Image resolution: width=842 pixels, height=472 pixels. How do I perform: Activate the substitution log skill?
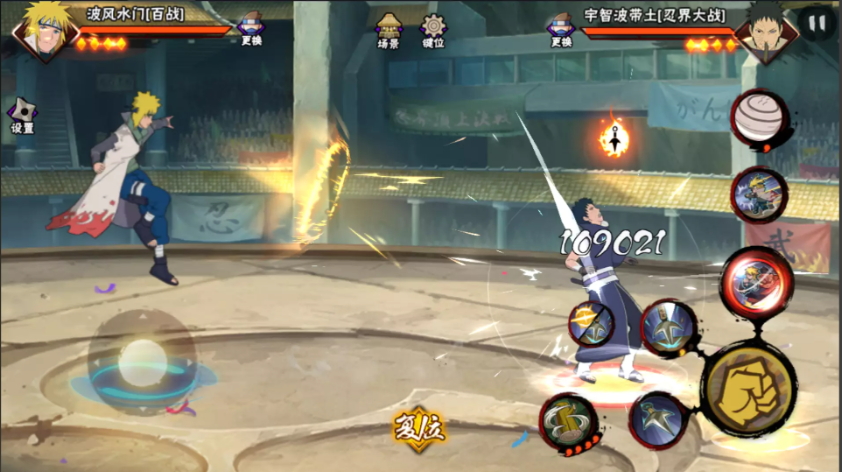pyautogui.click(x=761, y=119)
